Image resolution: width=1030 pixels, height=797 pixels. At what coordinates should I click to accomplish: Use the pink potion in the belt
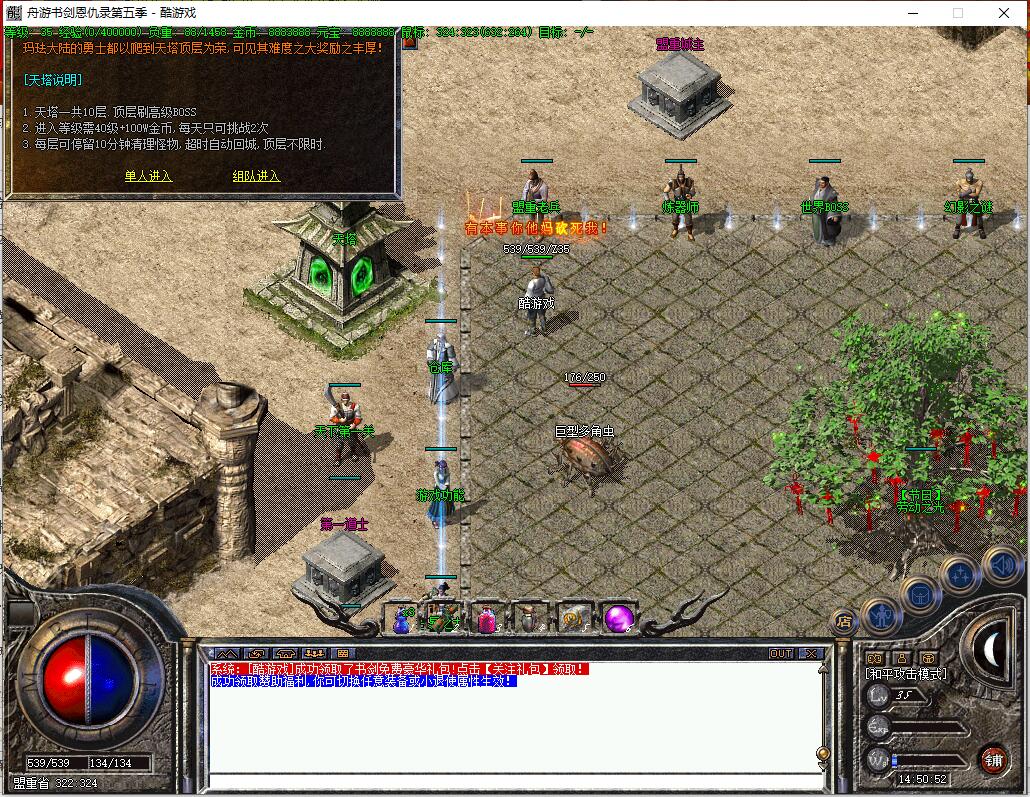486,620
